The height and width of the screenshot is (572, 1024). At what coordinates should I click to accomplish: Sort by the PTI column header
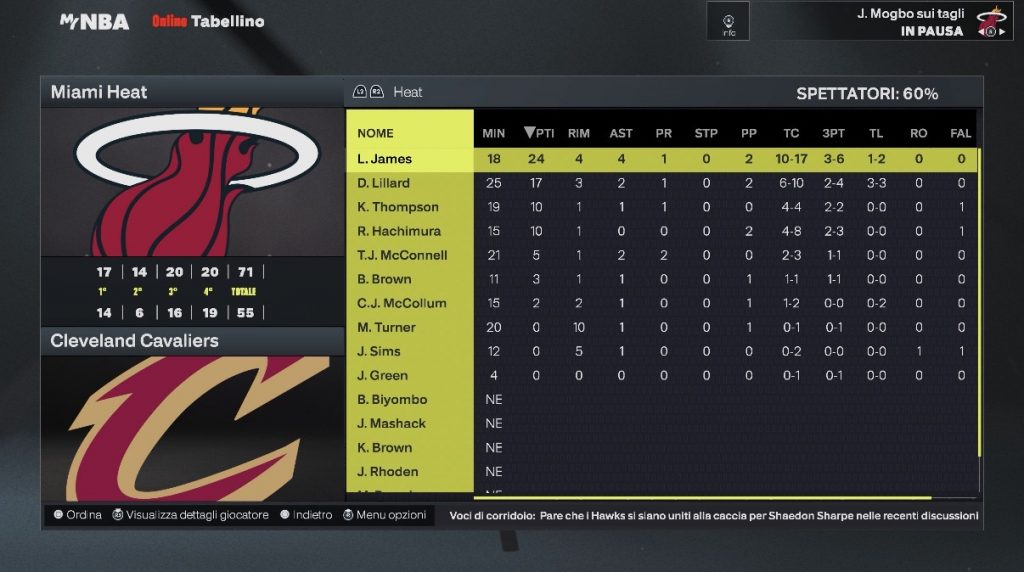coord(539,133)
